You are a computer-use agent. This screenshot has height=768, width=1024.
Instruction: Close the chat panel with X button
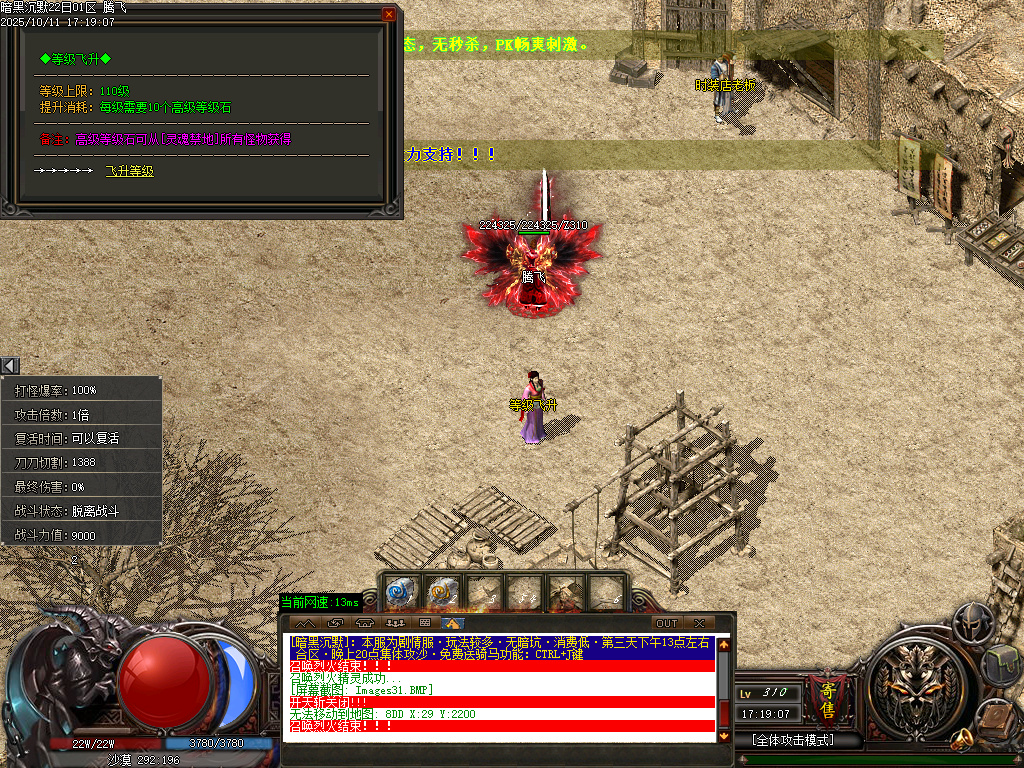point(699,624)
